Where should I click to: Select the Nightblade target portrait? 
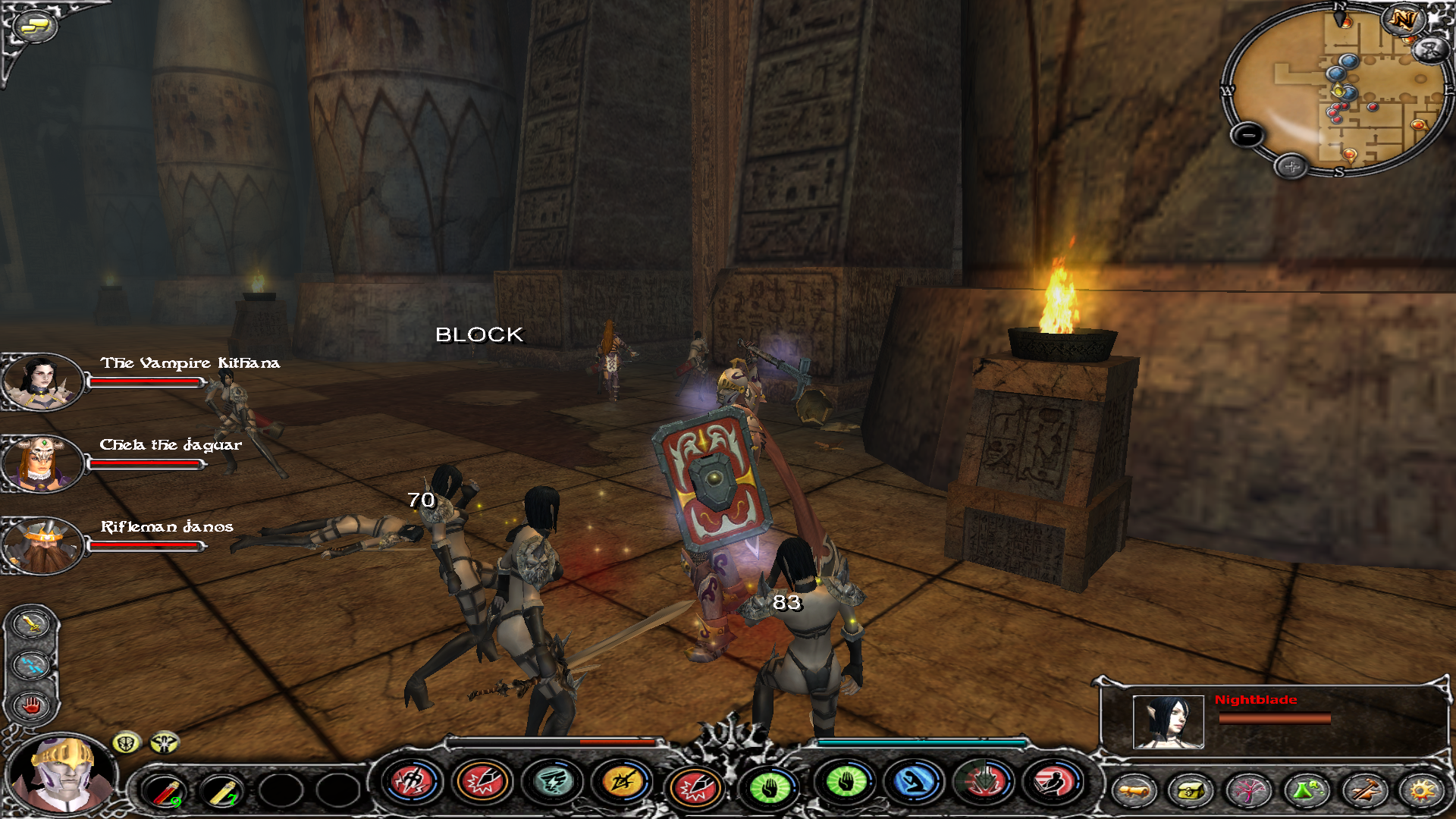pyautogui.click(x=1168, y=722)
